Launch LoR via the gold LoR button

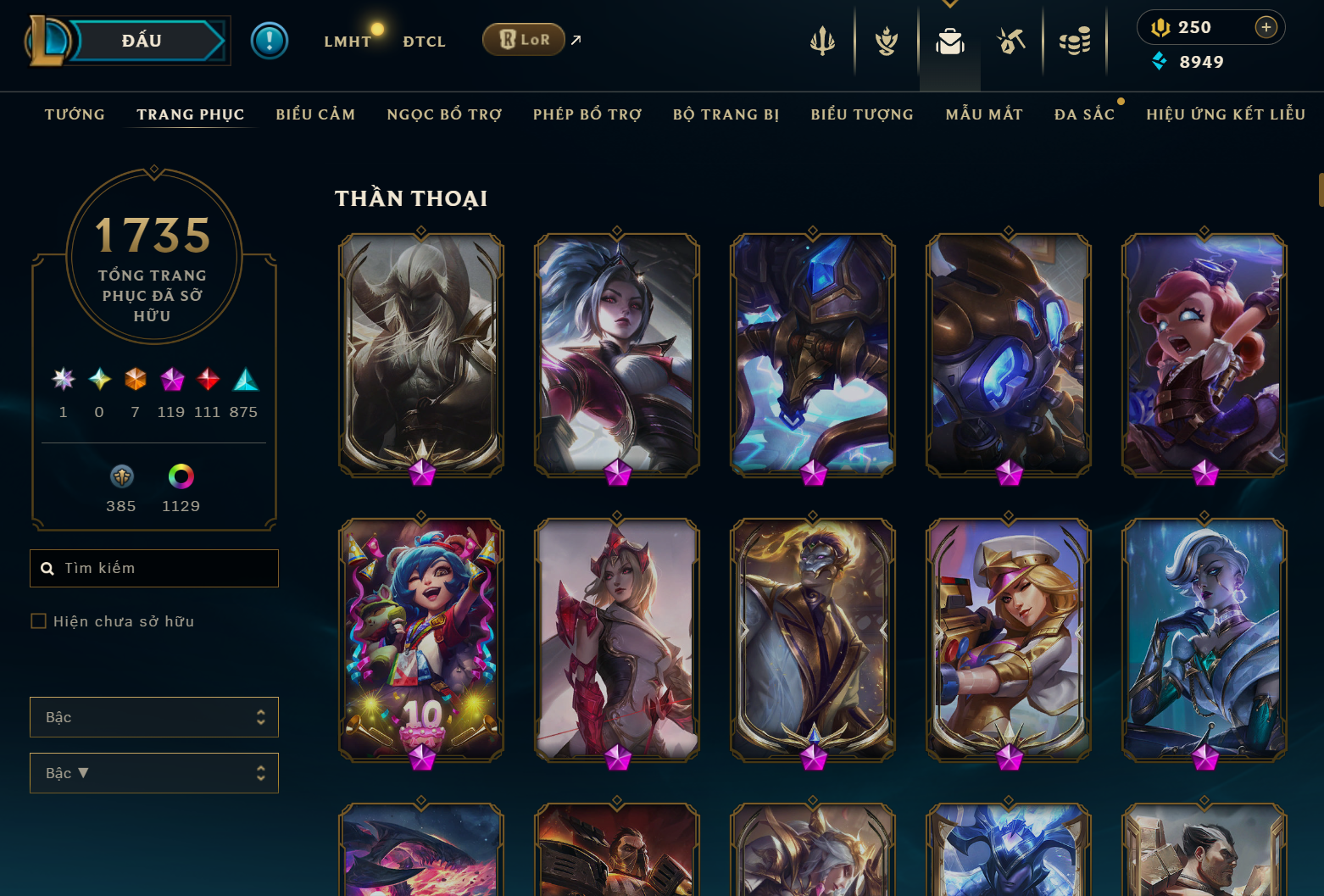point(523,39)
